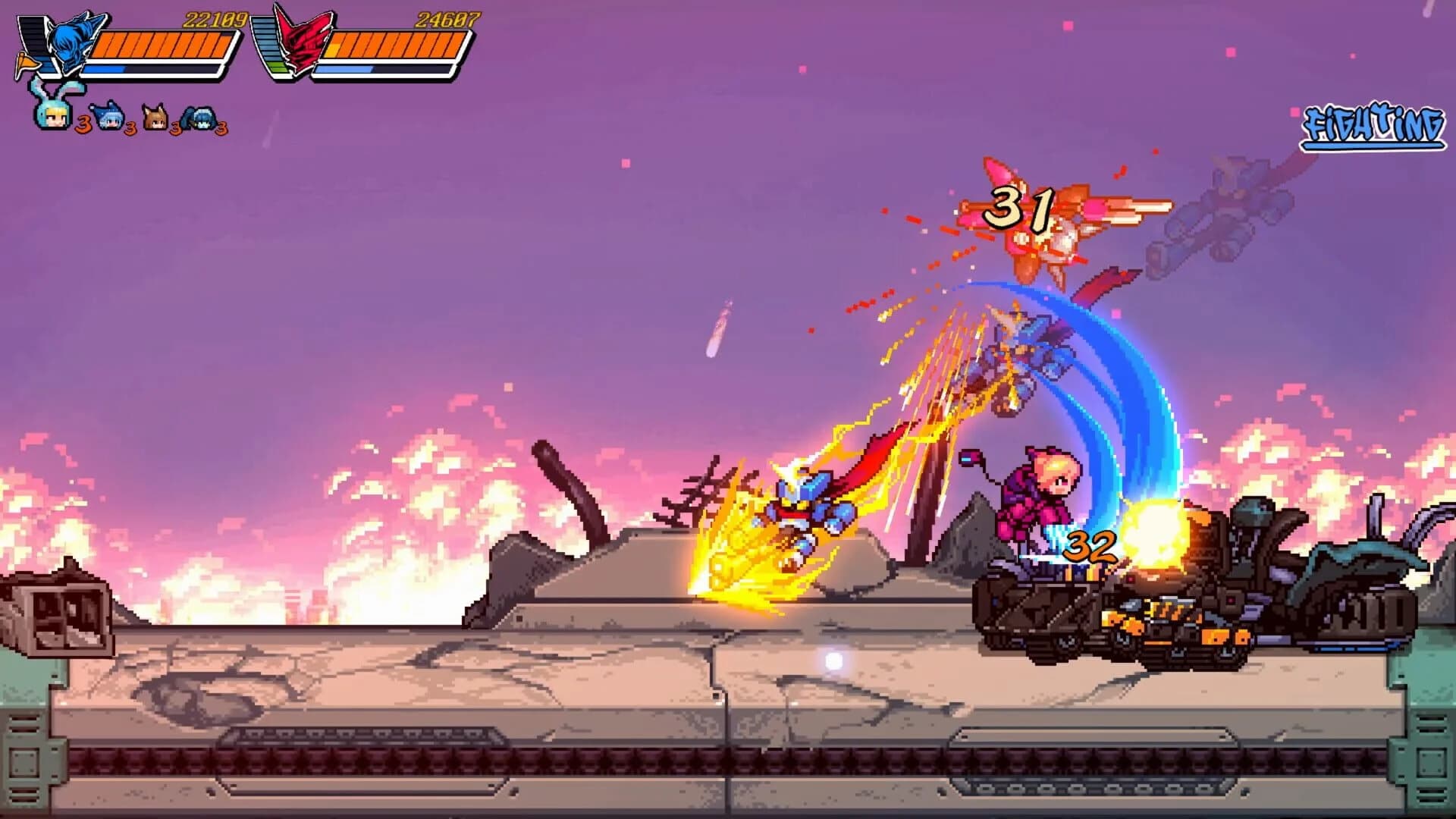Click the player's orange health bar
Screen dimensions: 1456x819
pyautogui.click(x=166, y=44)
